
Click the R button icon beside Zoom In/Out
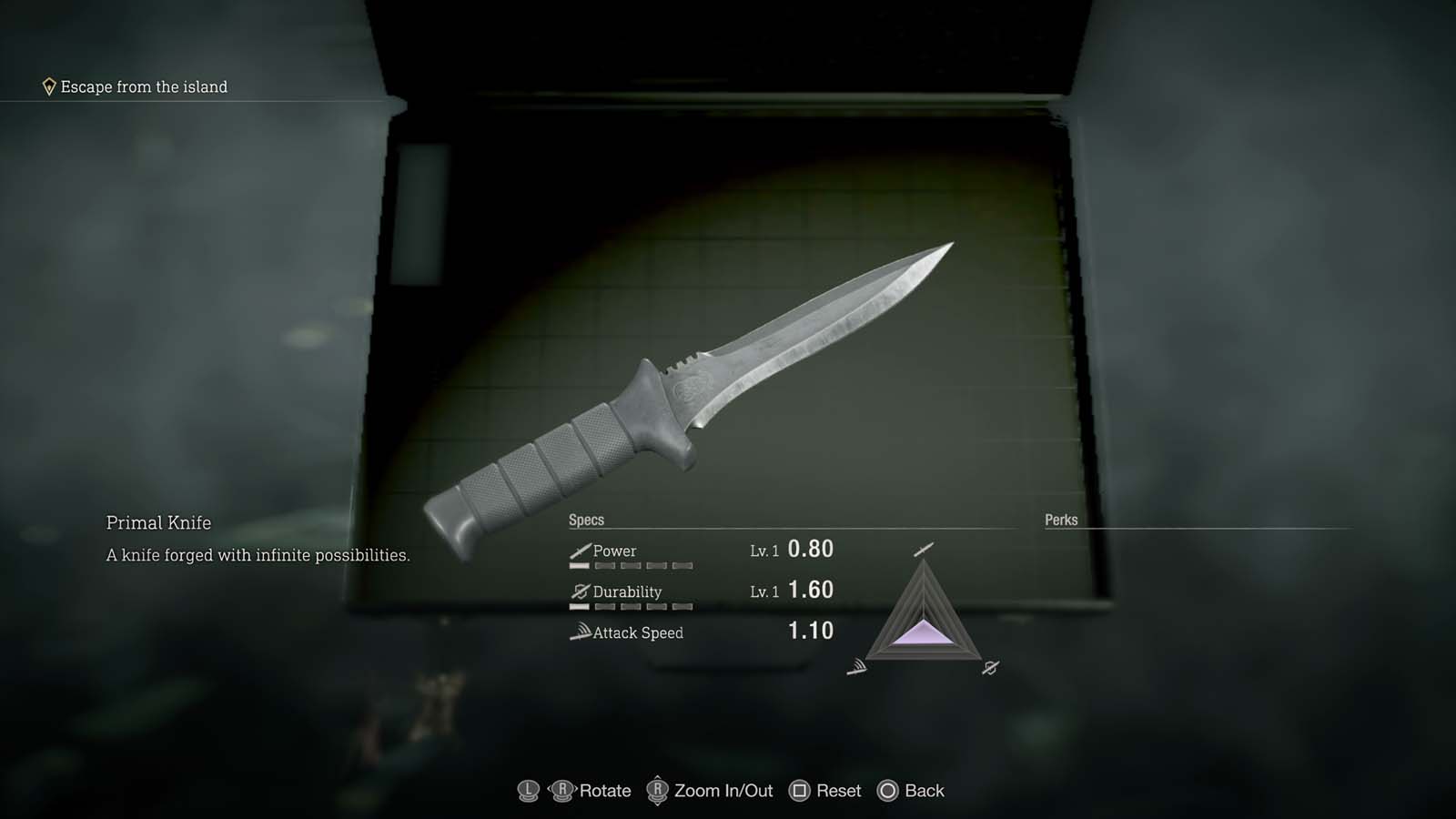point(657,791)
